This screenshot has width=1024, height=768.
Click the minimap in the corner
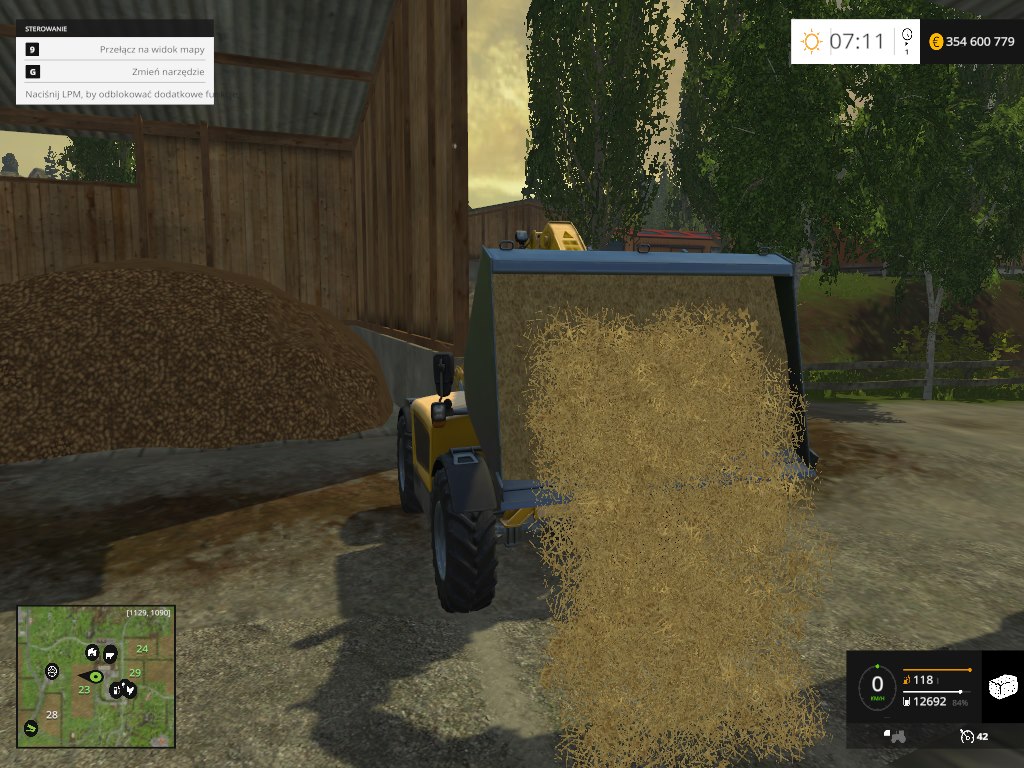(96, 675)
